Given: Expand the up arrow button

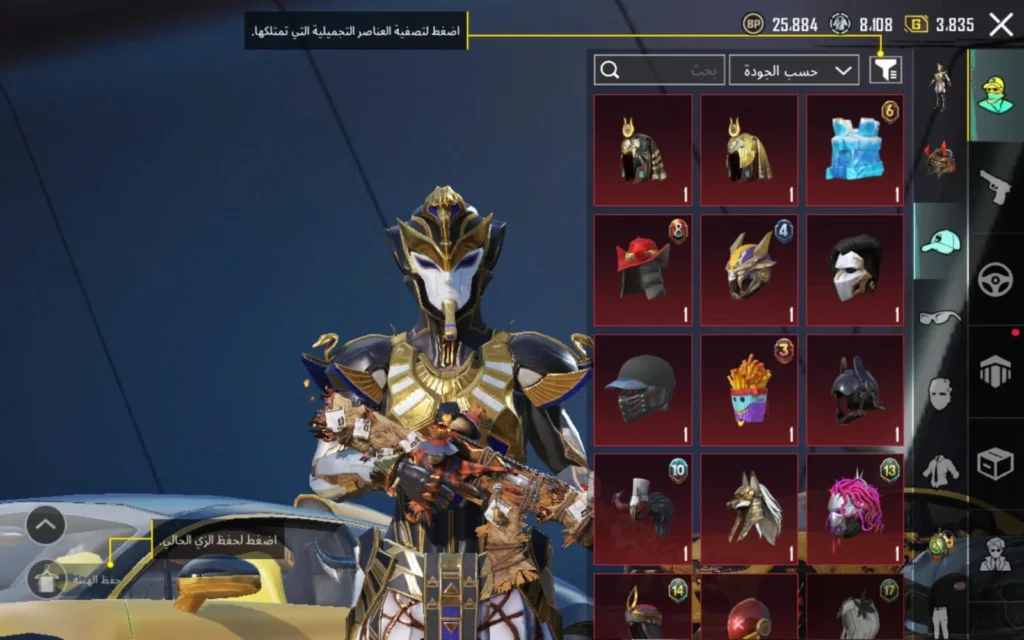Looking at the screenshot, I should point(46,524).
